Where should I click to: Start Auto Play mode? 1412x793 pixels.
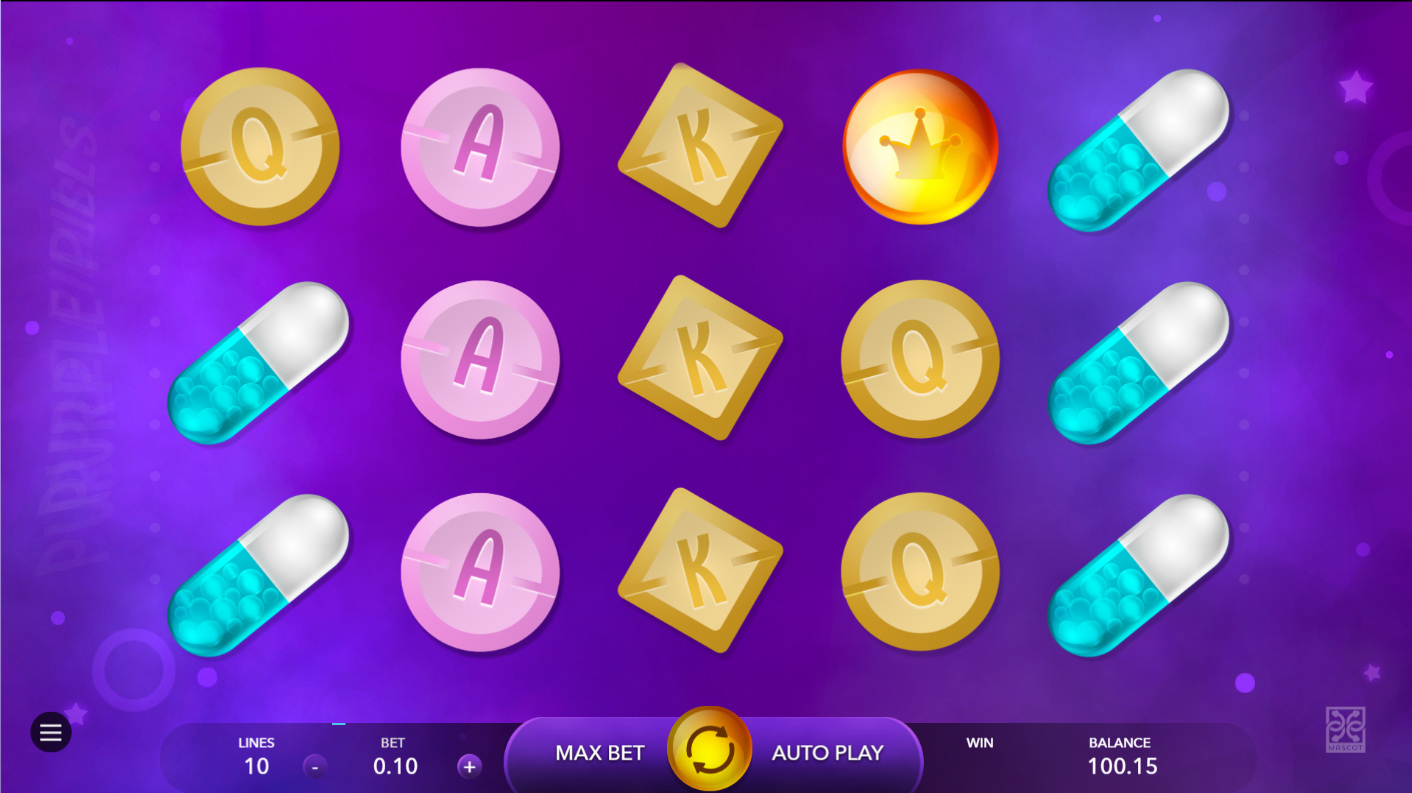[x=827, y=753]
